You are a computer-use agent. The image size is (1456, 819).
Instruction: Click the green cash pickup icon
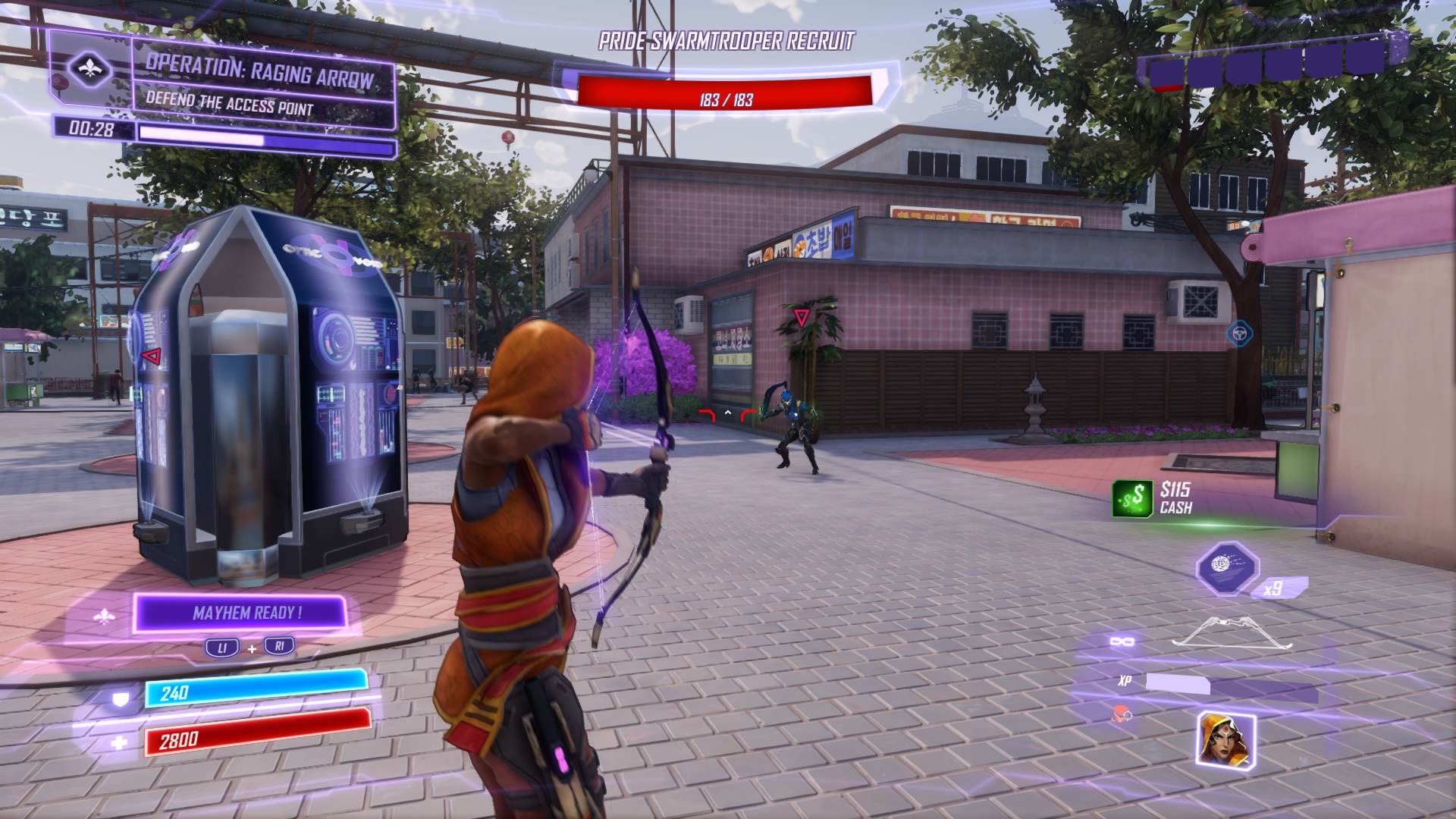[1132, 498]
